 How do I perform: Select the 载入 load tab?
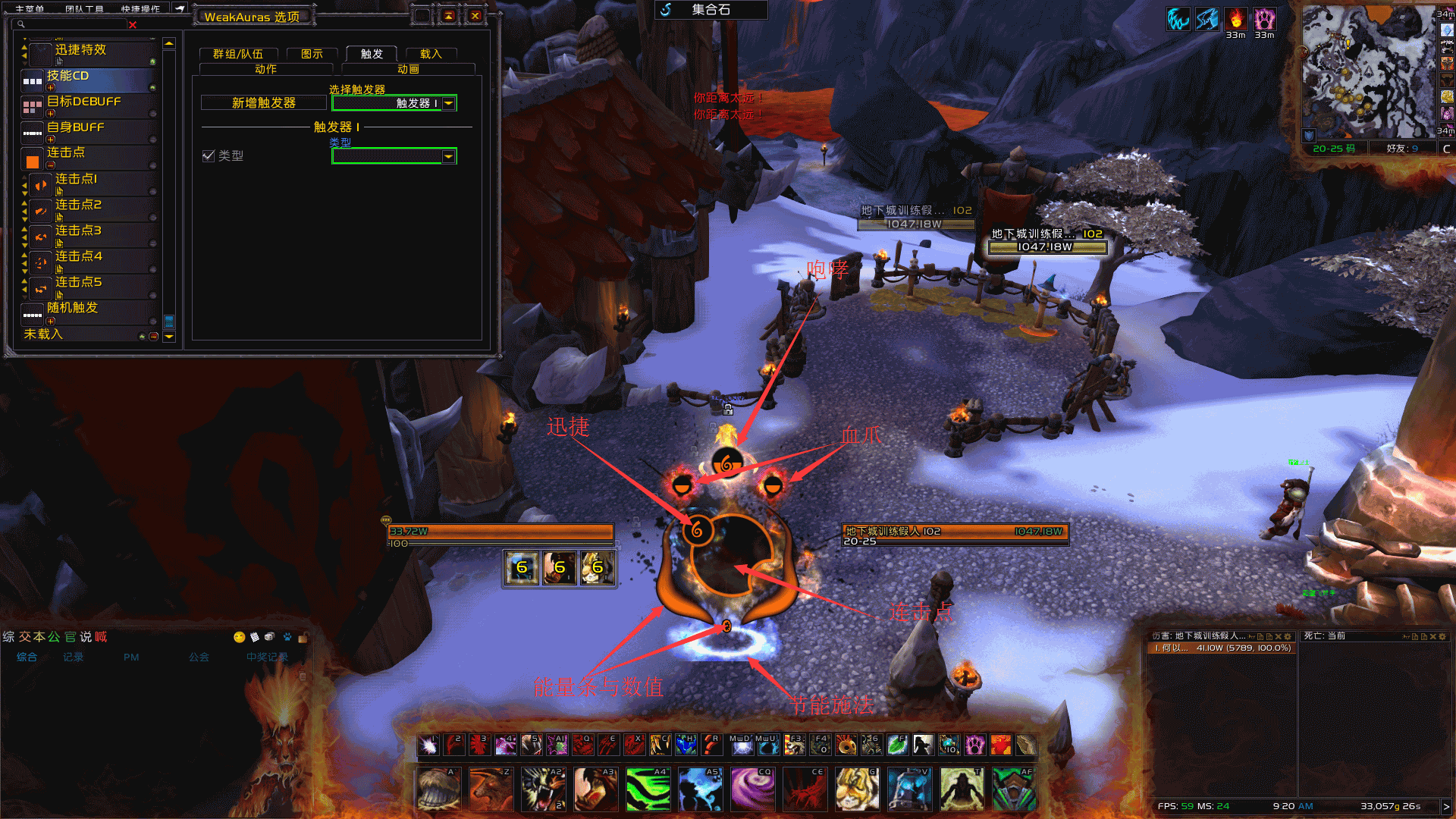coord(431,54)
